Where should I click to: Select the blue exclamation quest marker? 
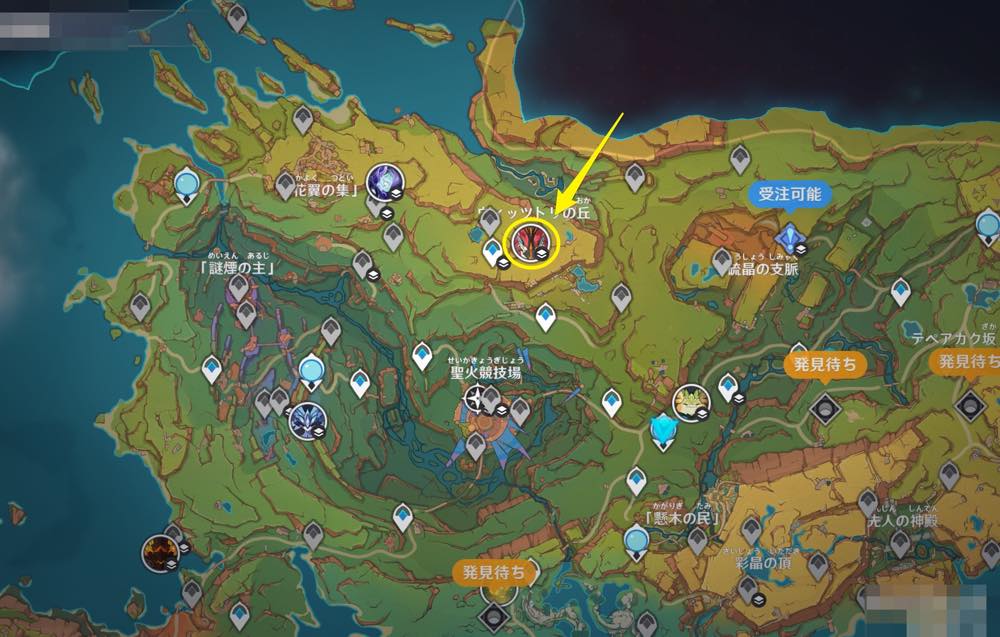tap(791, 238)
